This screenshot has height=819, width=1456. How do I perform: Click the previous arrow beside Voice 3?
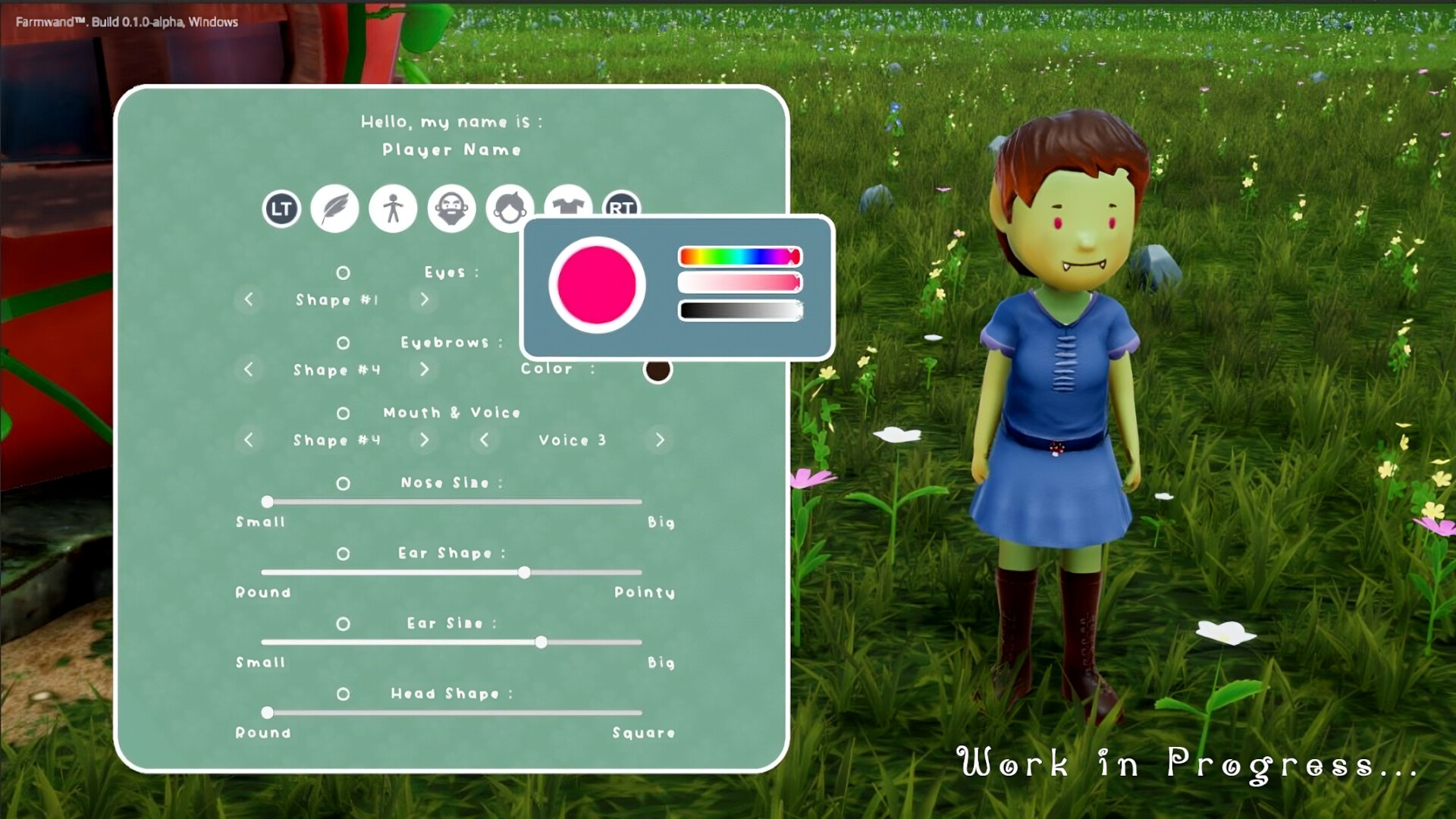485,440
